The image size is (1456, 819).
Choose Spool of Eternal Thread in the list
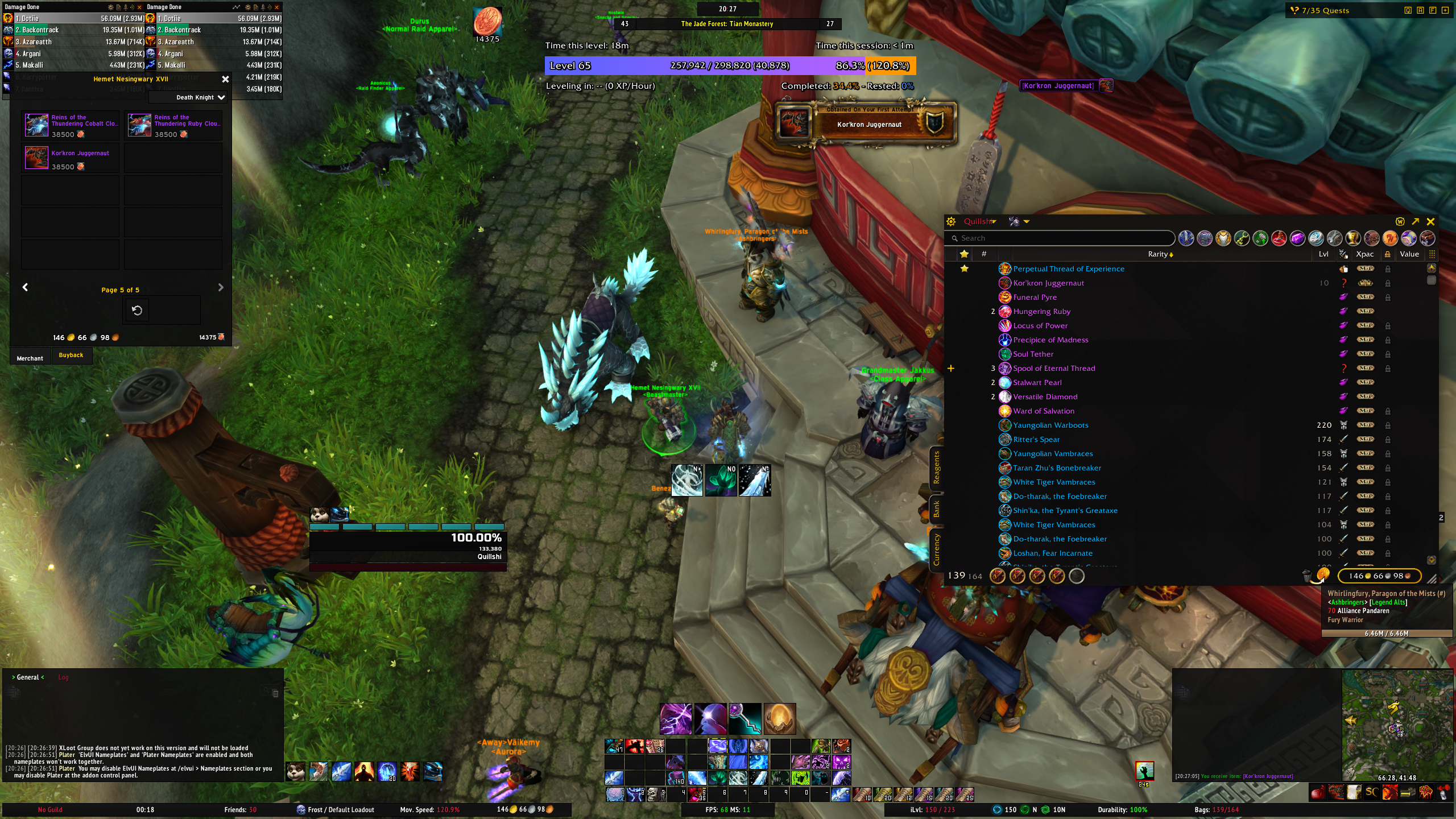pos(1053,369)
